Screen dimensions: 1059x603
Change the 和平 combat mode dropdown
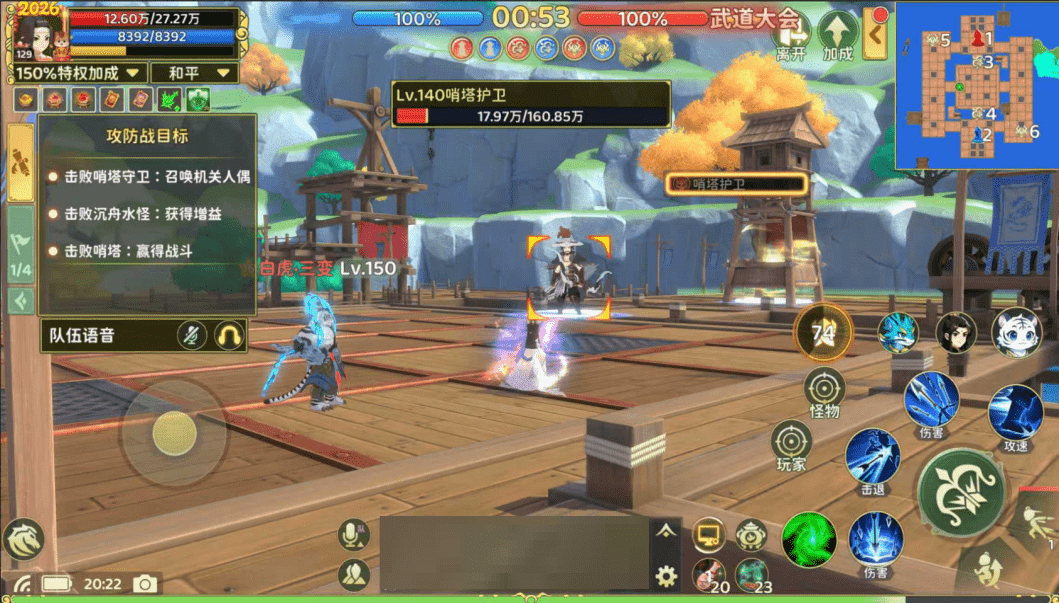(x=195, y=73)
